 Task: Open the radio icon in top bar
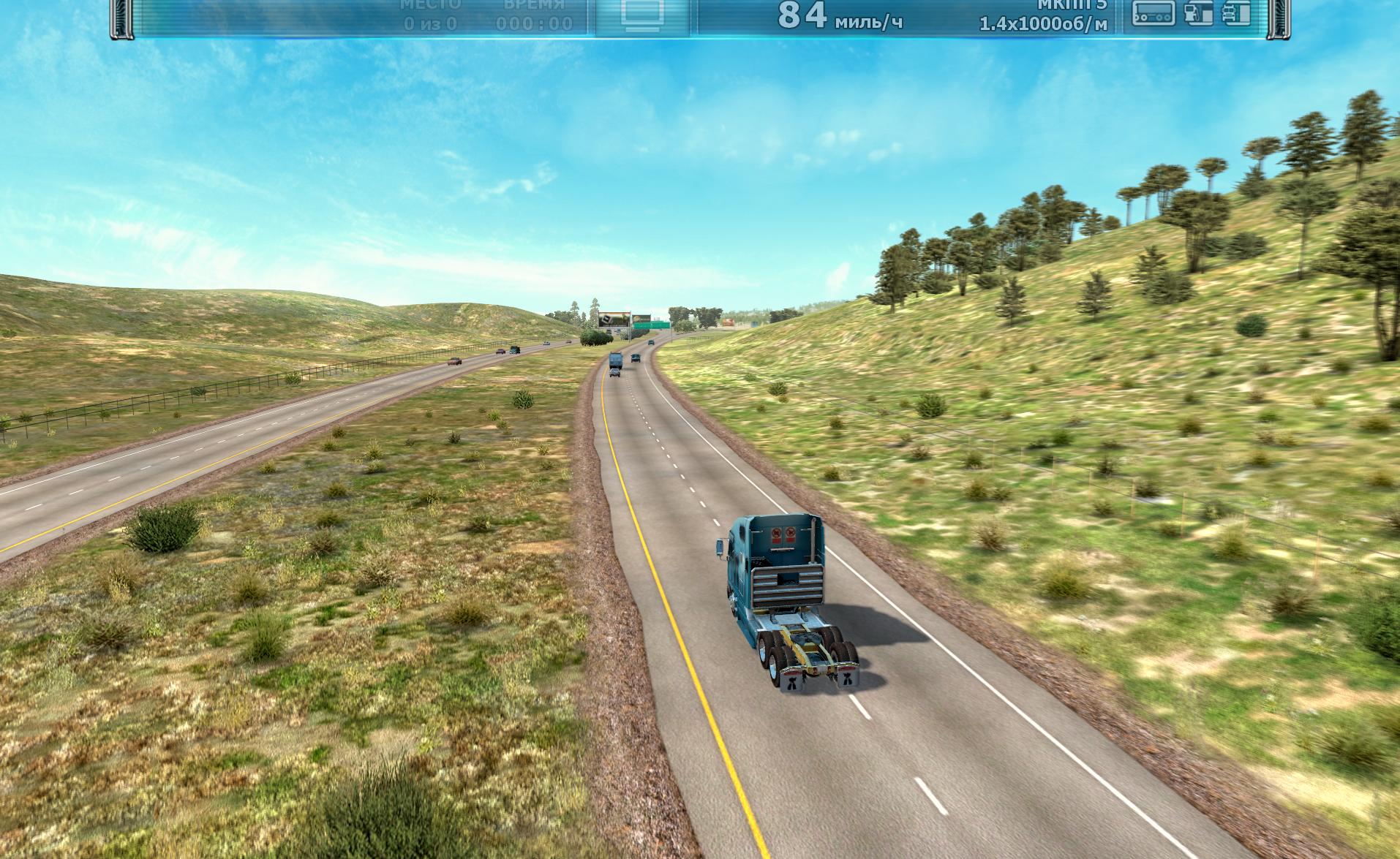[x=1154, y=13]
